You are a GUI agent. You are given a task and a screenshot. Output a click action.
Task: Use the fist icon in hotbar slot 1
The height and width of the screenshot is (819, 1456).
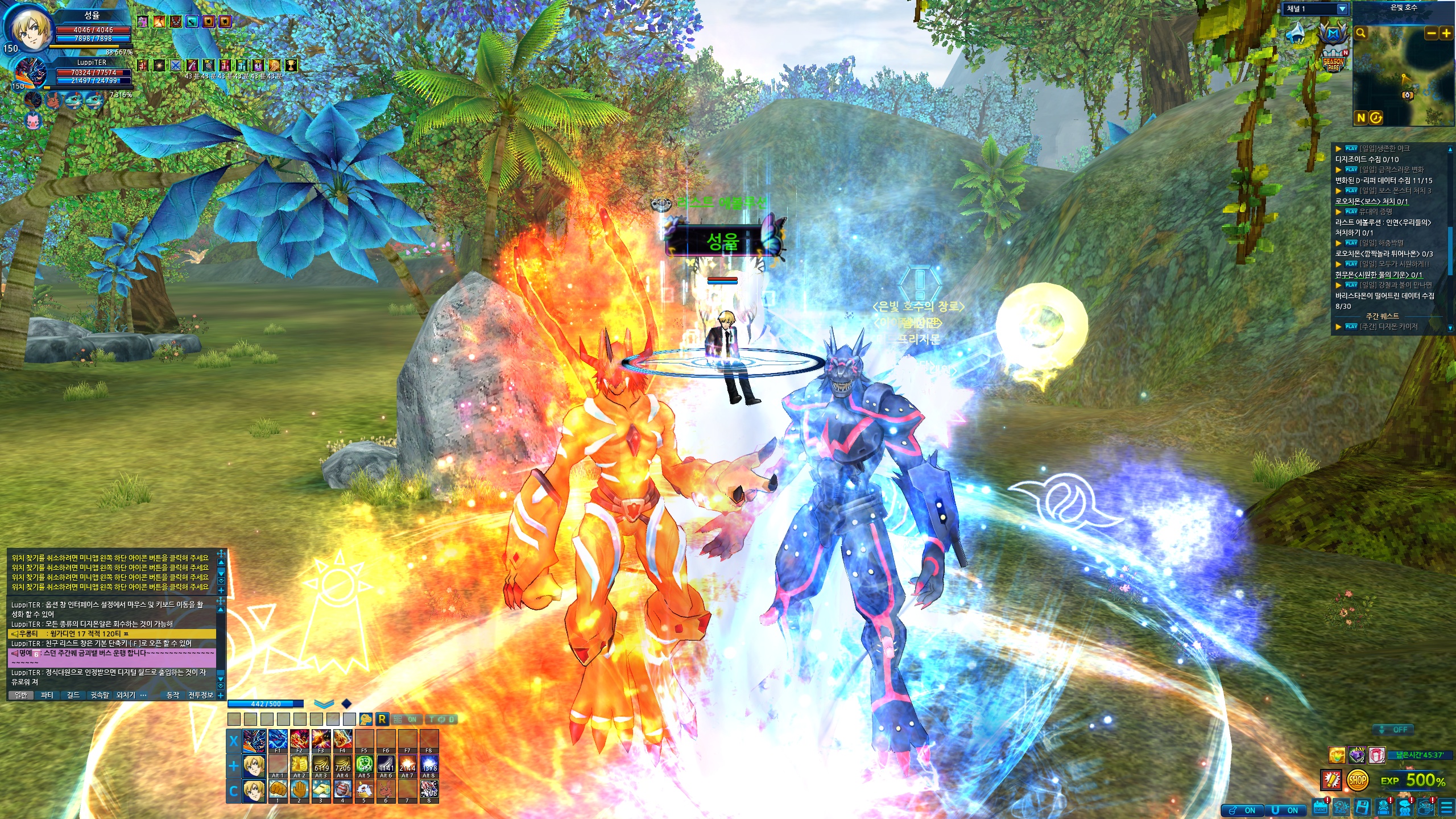(x=278, y=789)
